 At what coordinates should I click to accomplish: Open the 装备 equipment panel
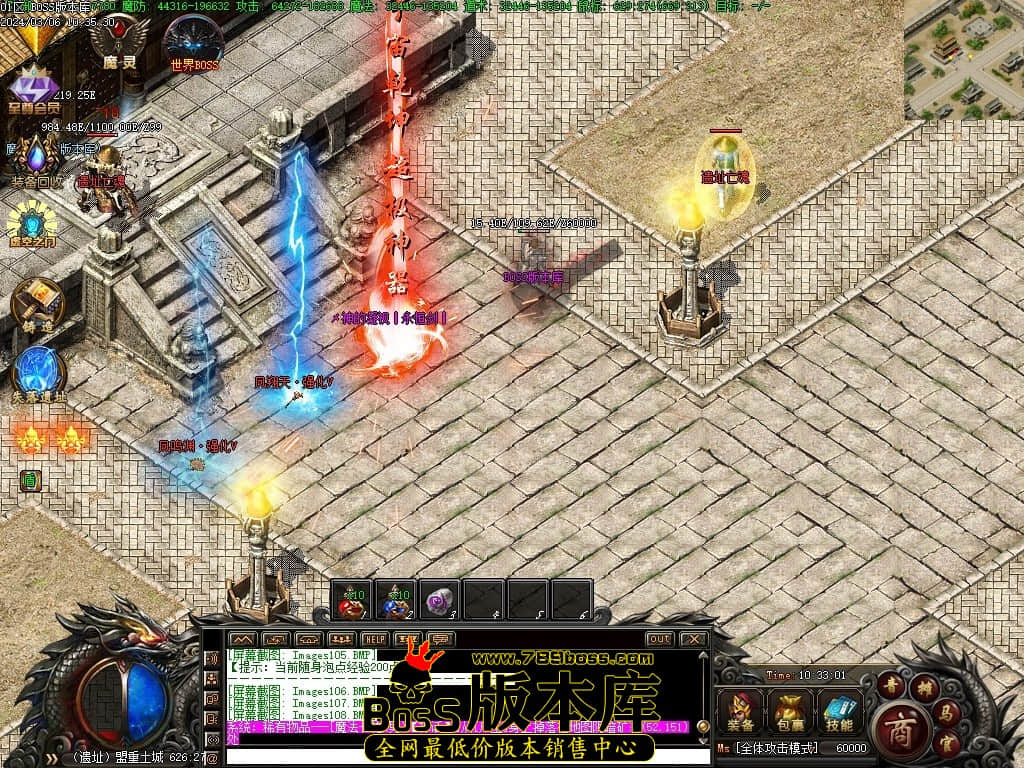coord(741,710)
